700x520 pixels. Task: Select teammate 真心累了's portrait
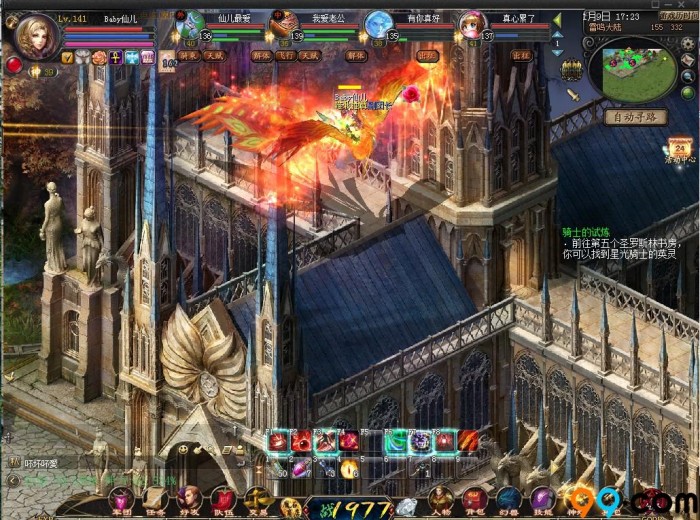[x=471, y=24]
